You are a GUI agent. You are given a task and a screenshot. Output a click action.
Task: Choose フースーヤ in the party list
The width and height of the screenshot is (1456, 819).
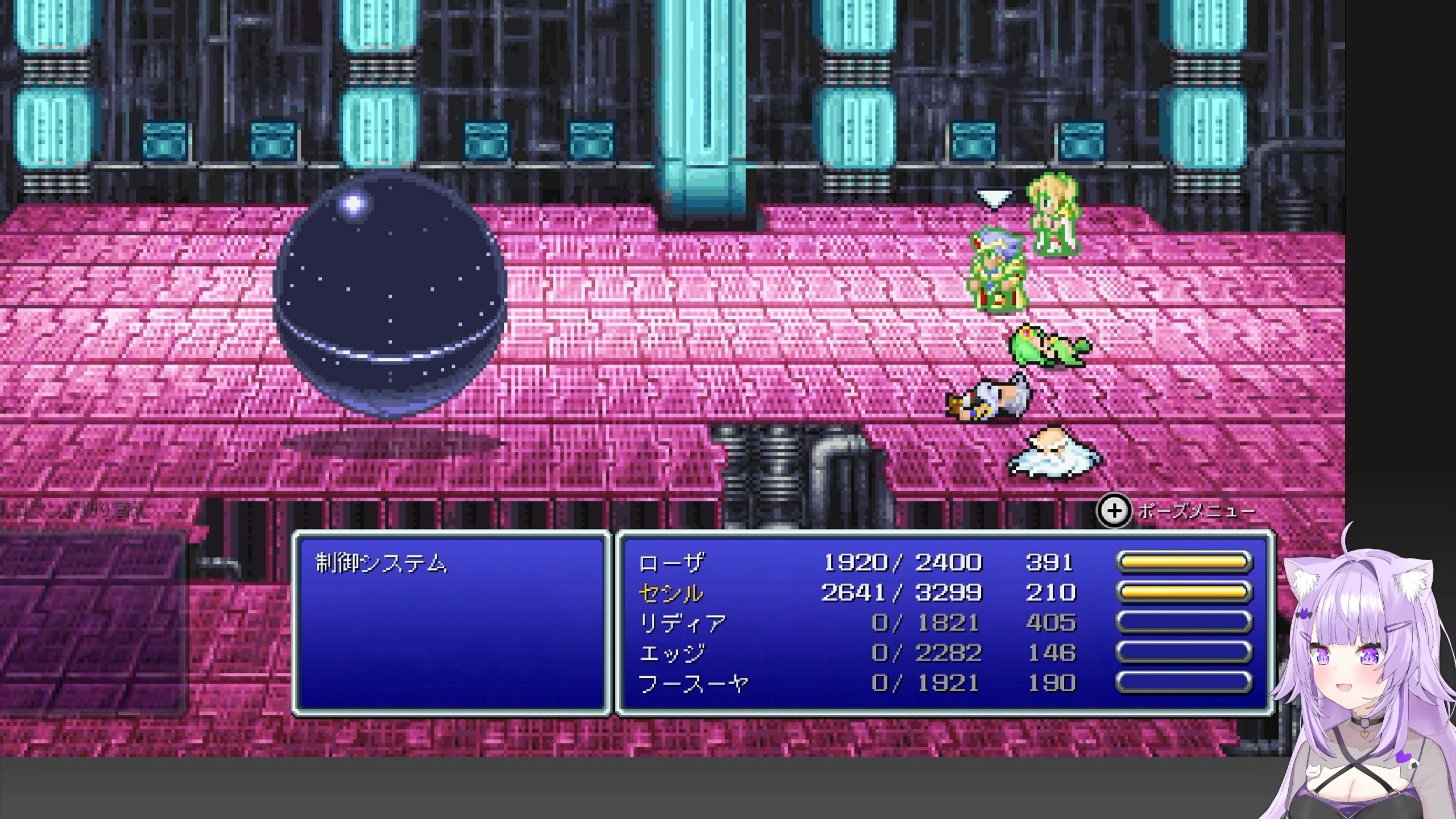(693, 683)
